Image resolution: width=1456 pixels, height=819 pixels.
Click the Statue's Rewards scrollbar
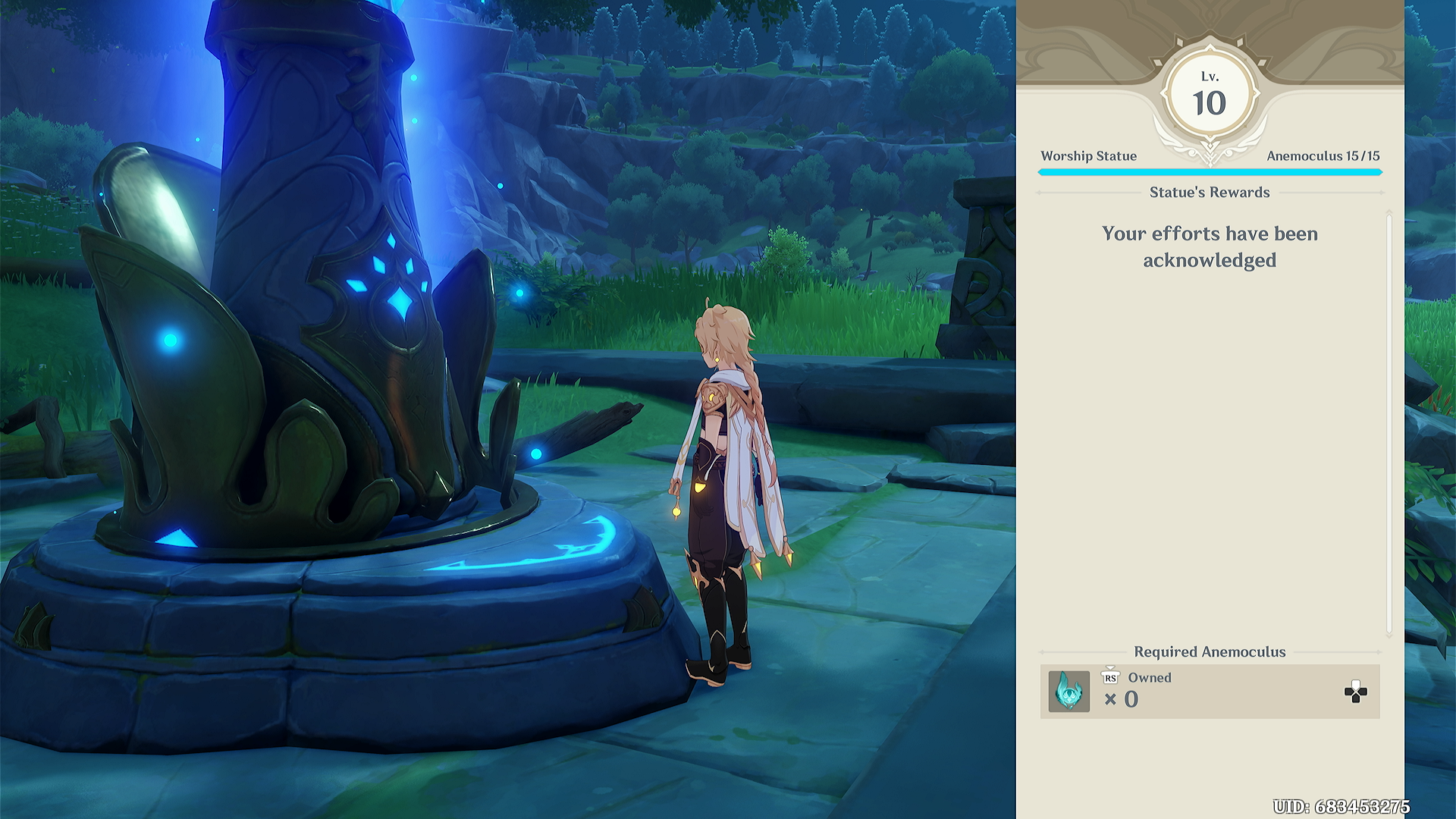[1389, 423]
